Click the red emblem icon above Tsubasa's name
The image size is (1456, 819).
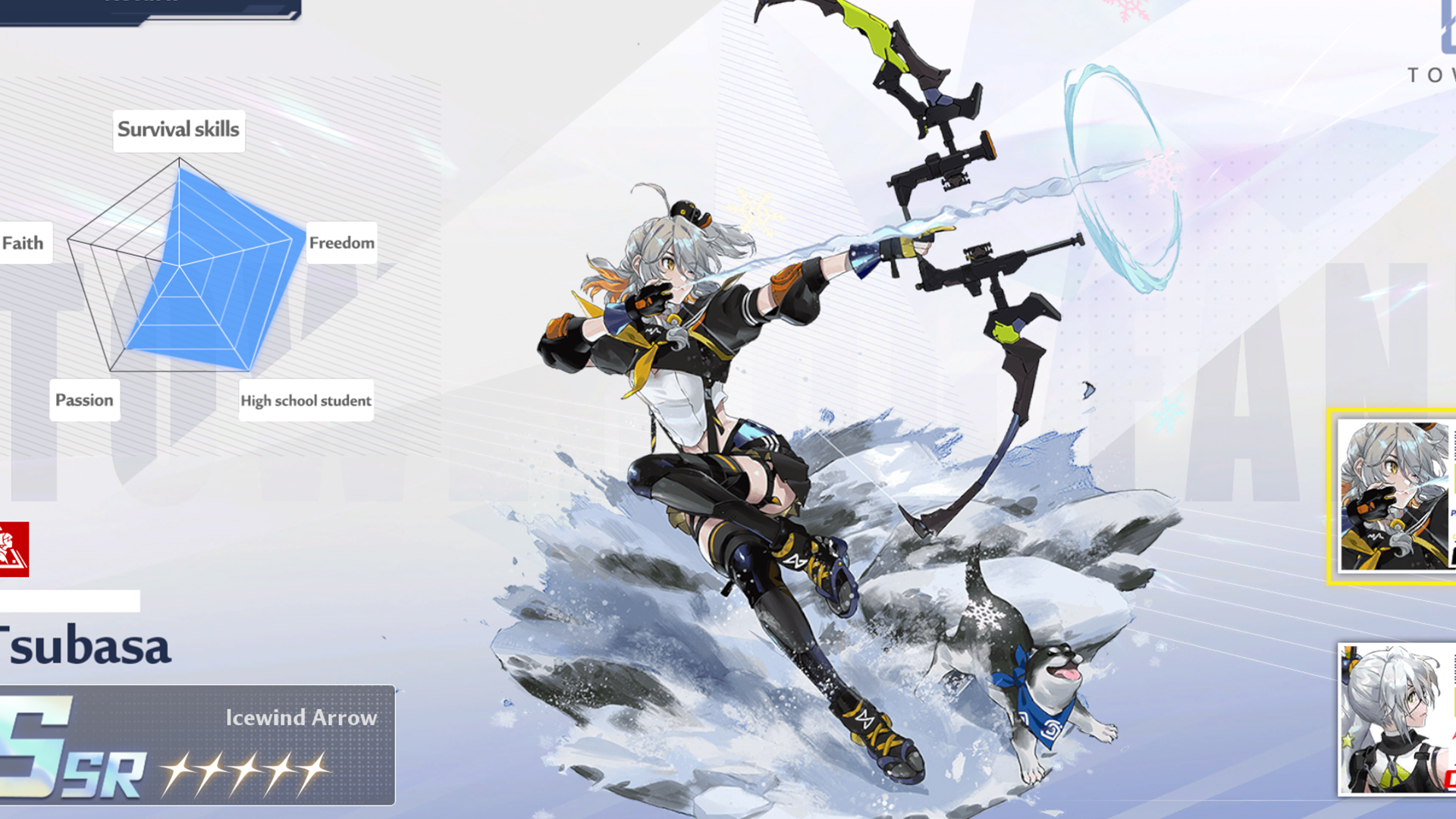(14, 549)
